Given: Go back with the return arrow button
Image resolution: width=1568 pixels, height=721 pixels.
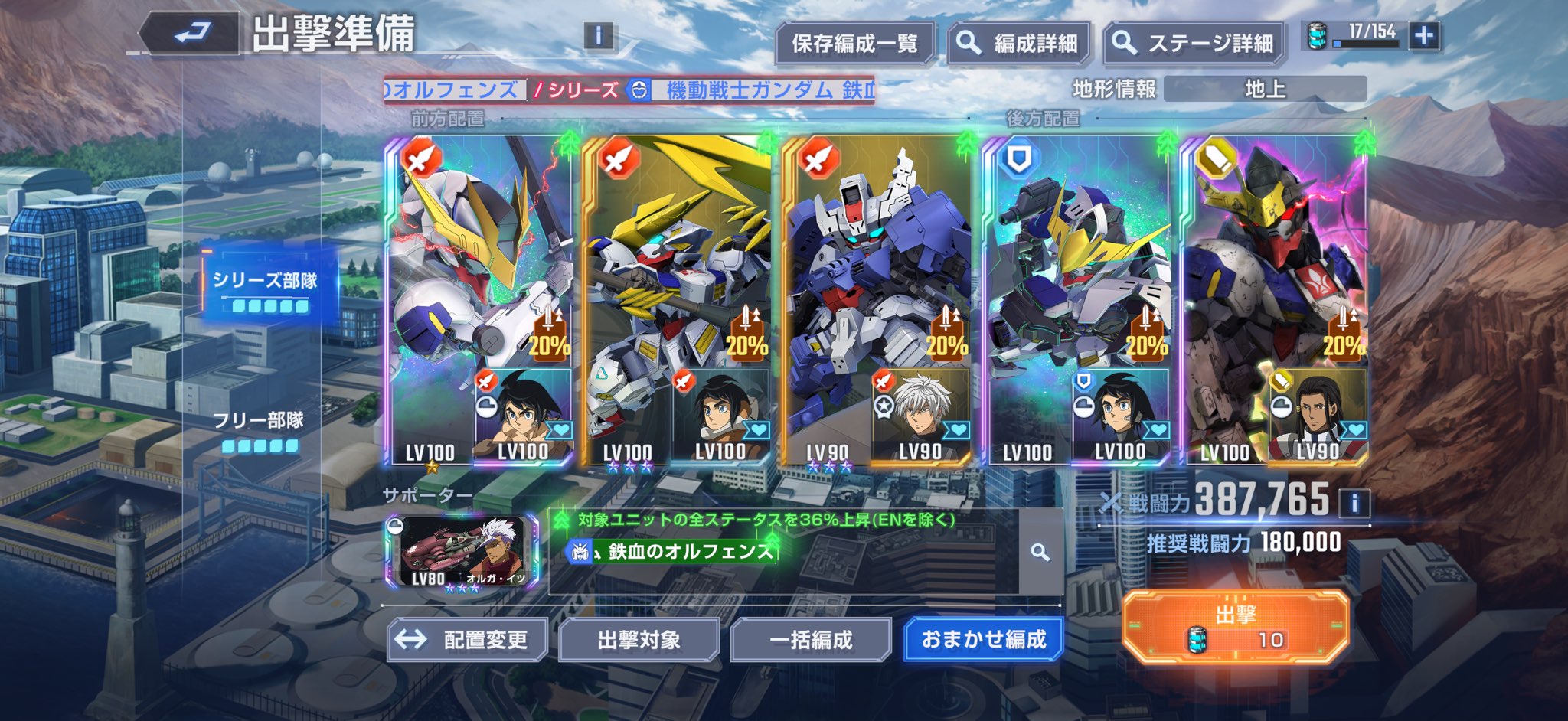Looking at the screenshot, I should (x=191, y=34).
